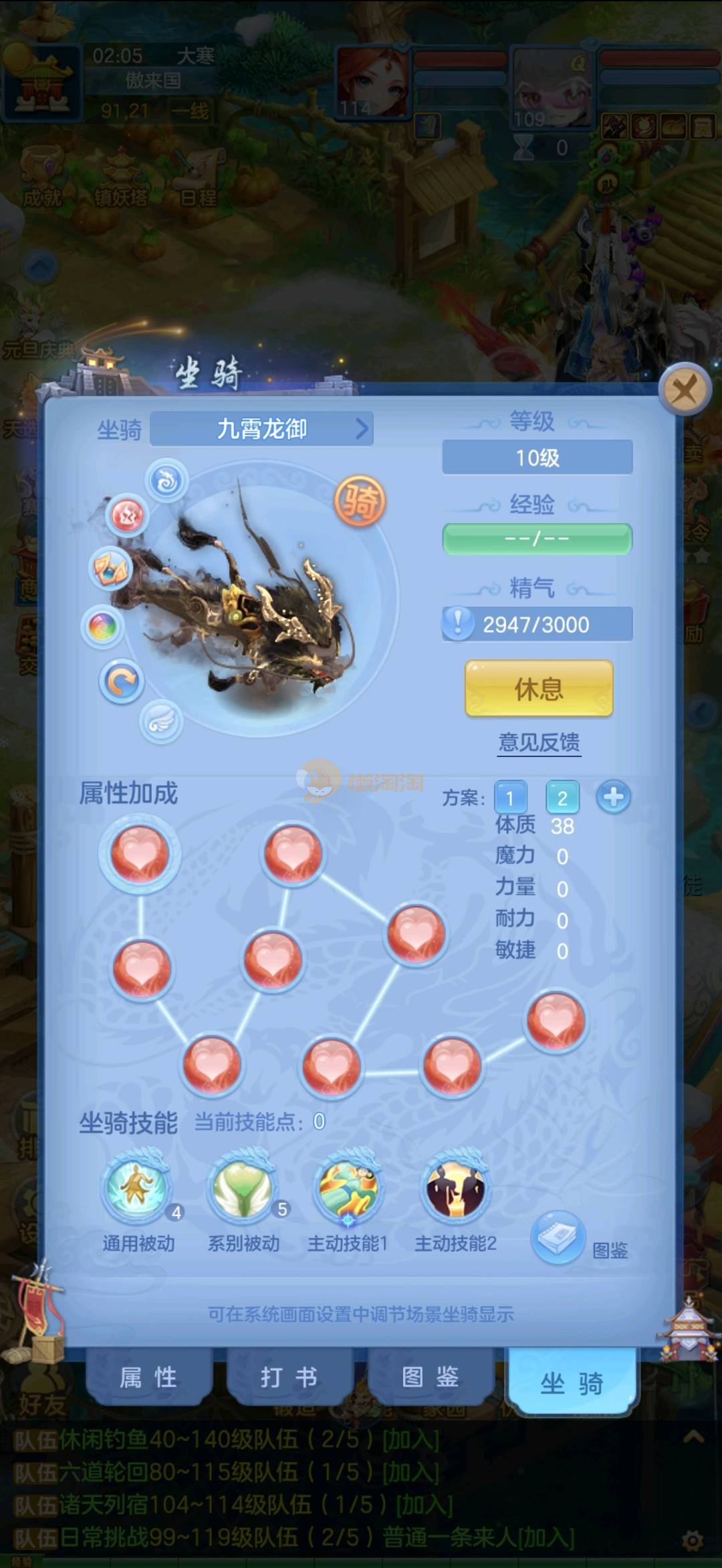The width and height of the screenshot is (722, 1568).
Task: Switch to the 属性 tab
Action: (x=148, y=1378)
